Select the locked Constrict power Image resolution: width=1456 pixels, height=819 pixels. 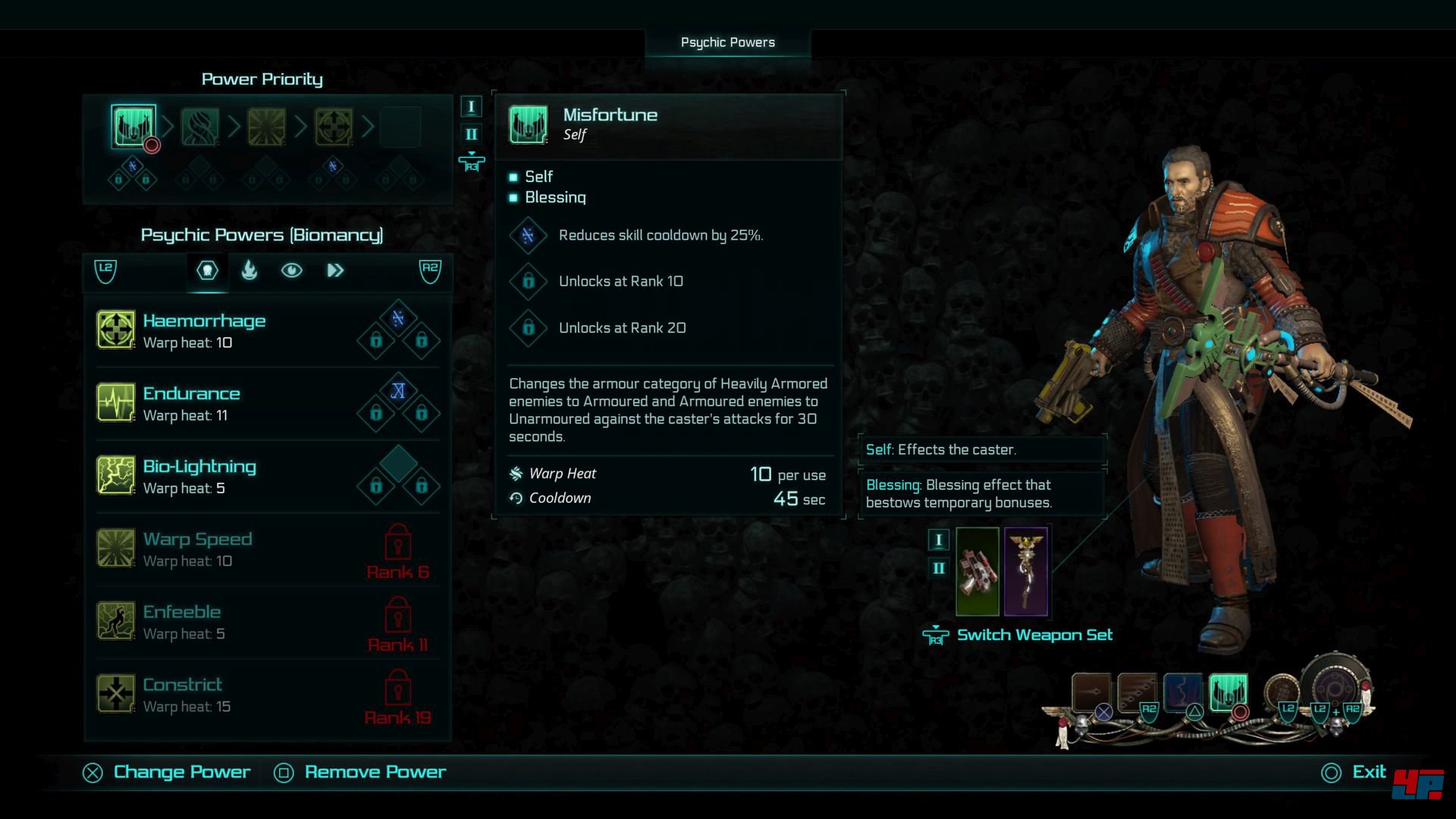coord(182,695)
